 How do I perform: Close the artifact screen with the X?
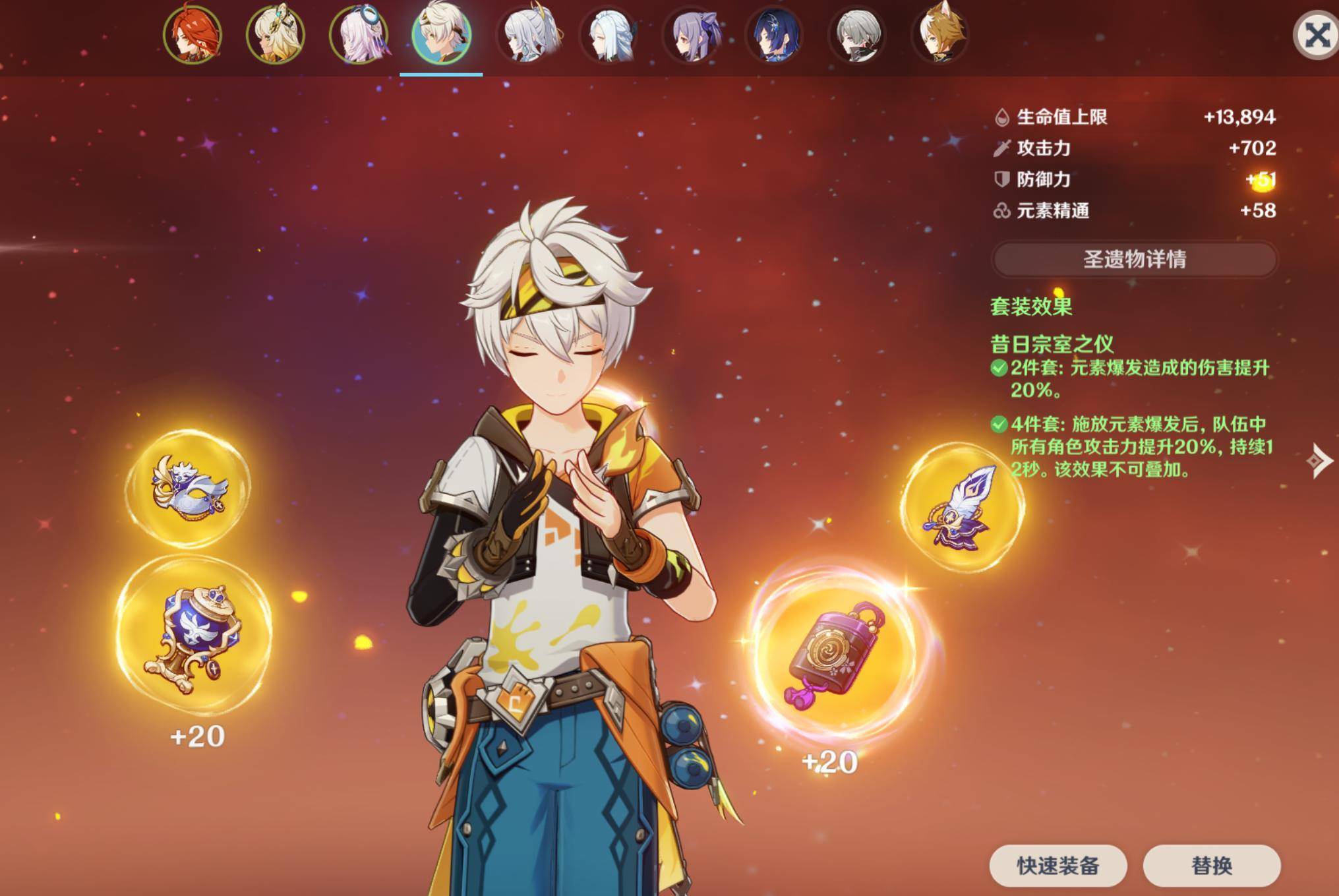tap(1317, 36)
